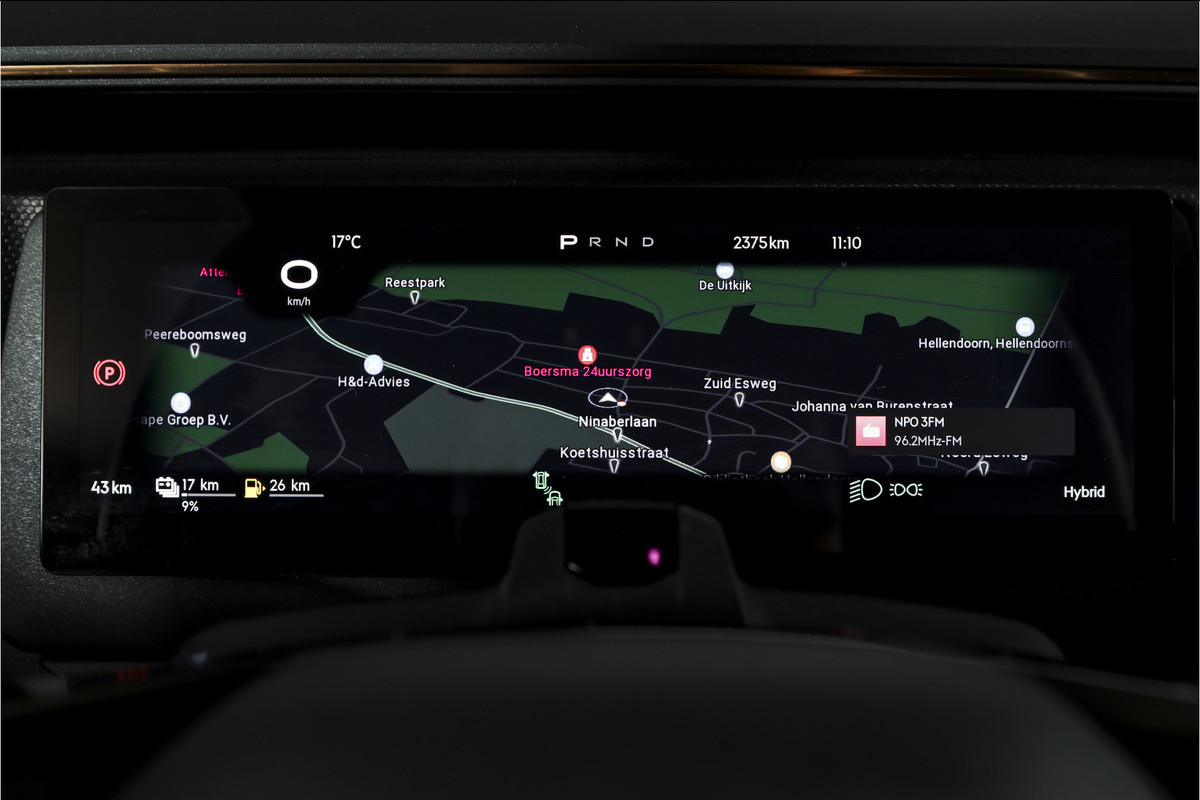Click the Hellendoorn map marker

1024,326
